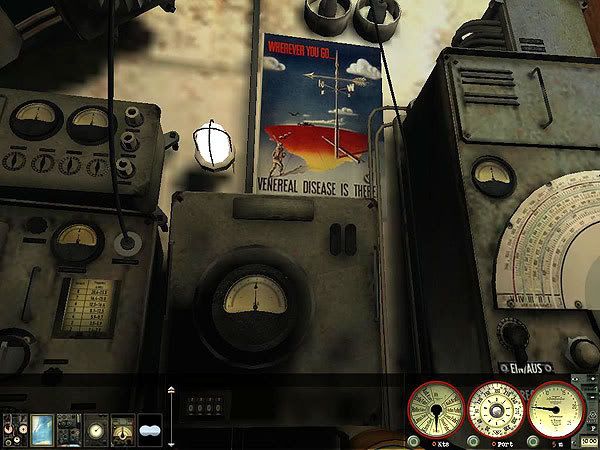Click the rudder heading dial labeled Port

tap(494, 409)
